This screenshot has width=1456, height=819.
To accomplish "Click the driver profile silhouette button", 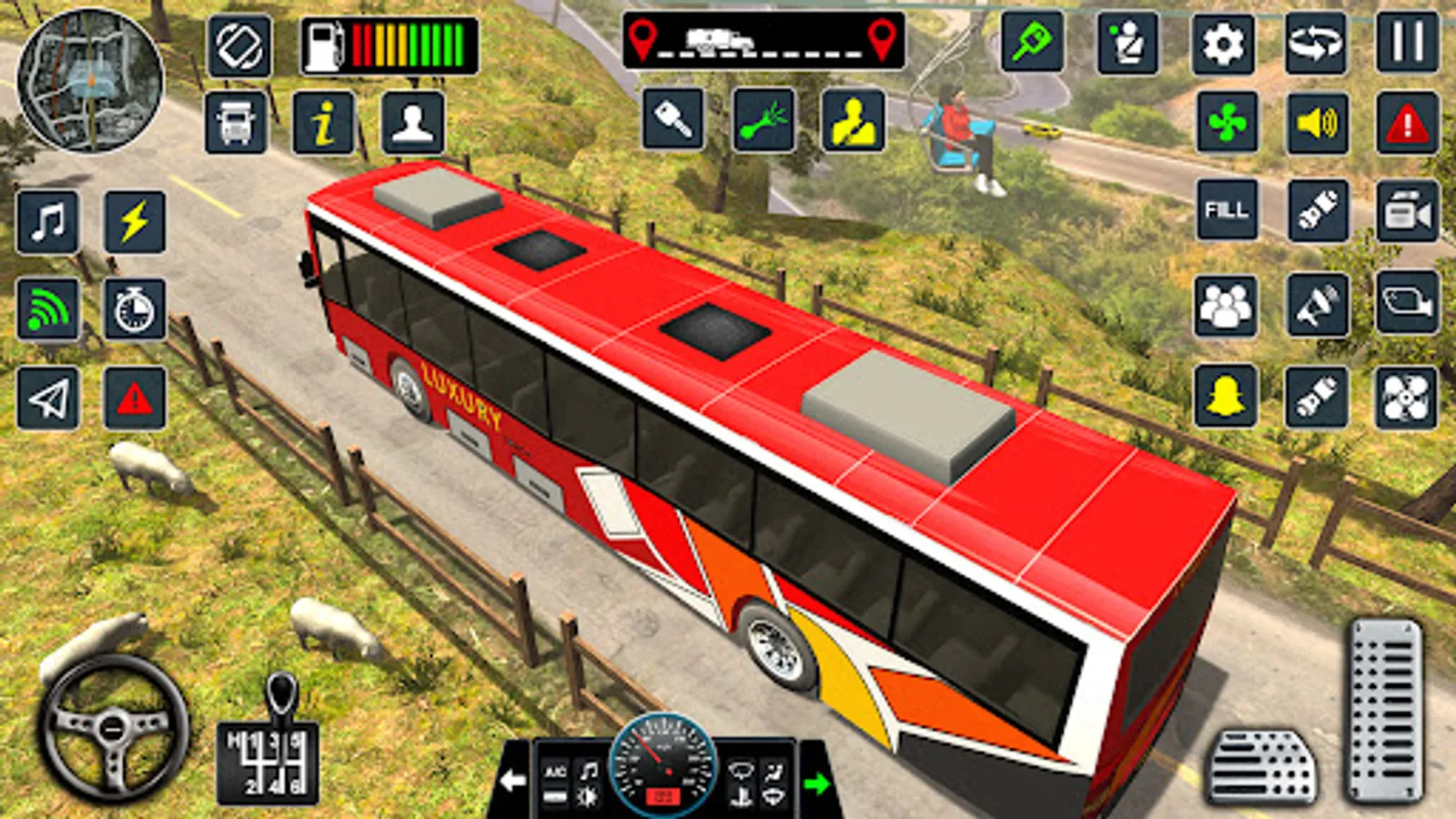I will tap(412, 122).
